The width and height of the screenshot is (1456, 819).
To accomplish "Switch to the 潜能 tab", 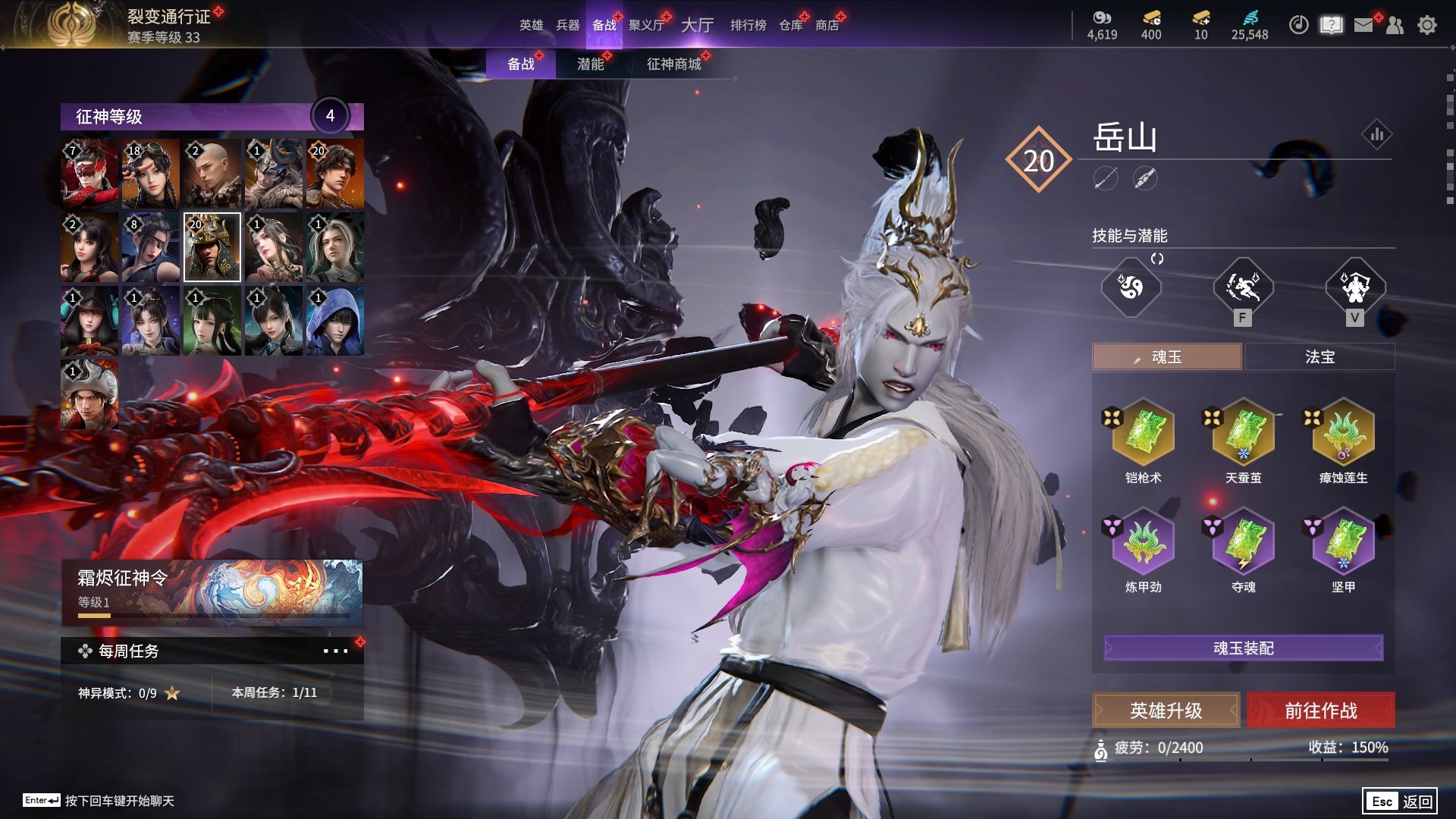I will (x=590, y=64).
